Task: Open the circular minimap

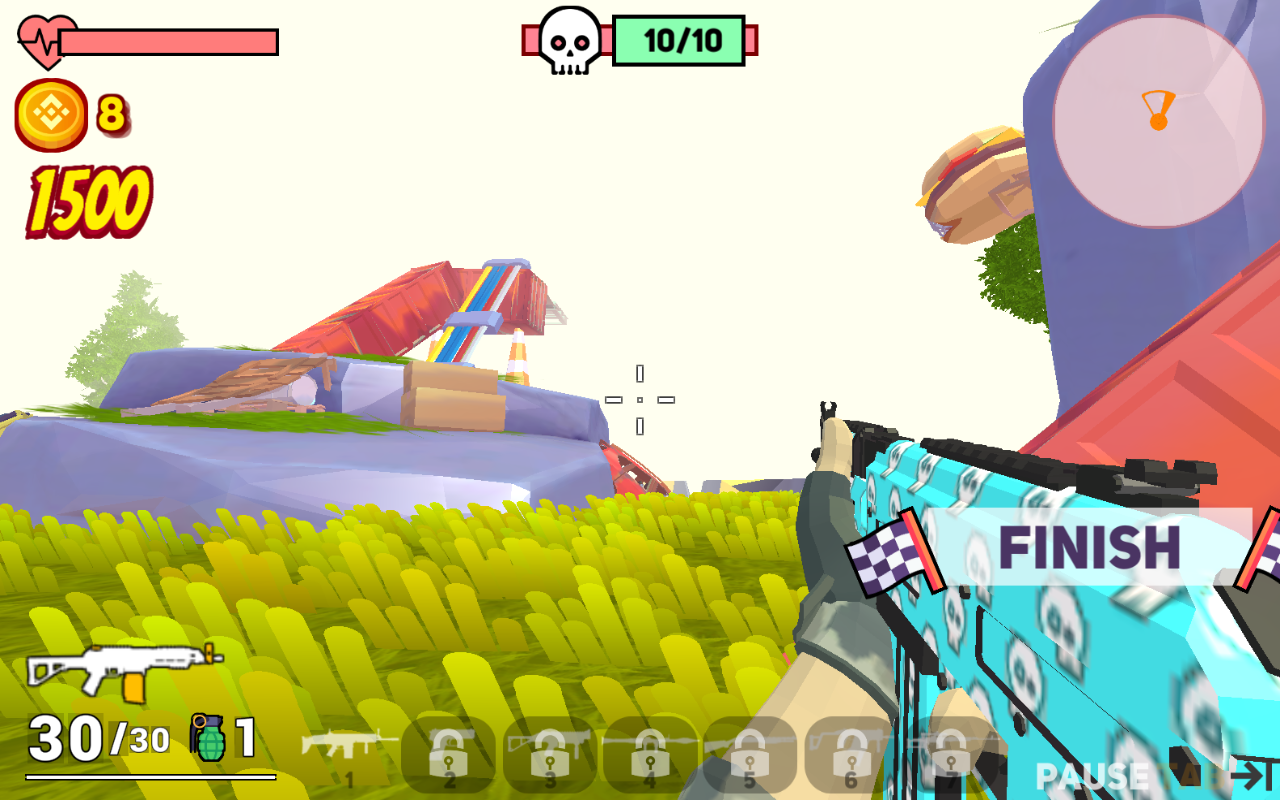Action: tap(1158, 121)
